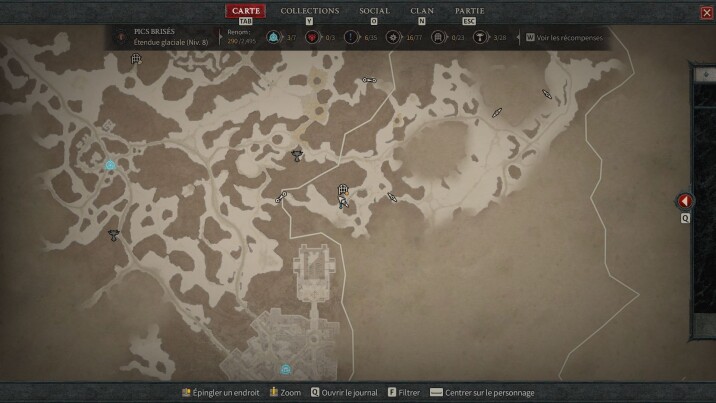The image size is (716, 403).
Task: Choose the dungeon gate marker near the top-left
Action: pos(136,59)
